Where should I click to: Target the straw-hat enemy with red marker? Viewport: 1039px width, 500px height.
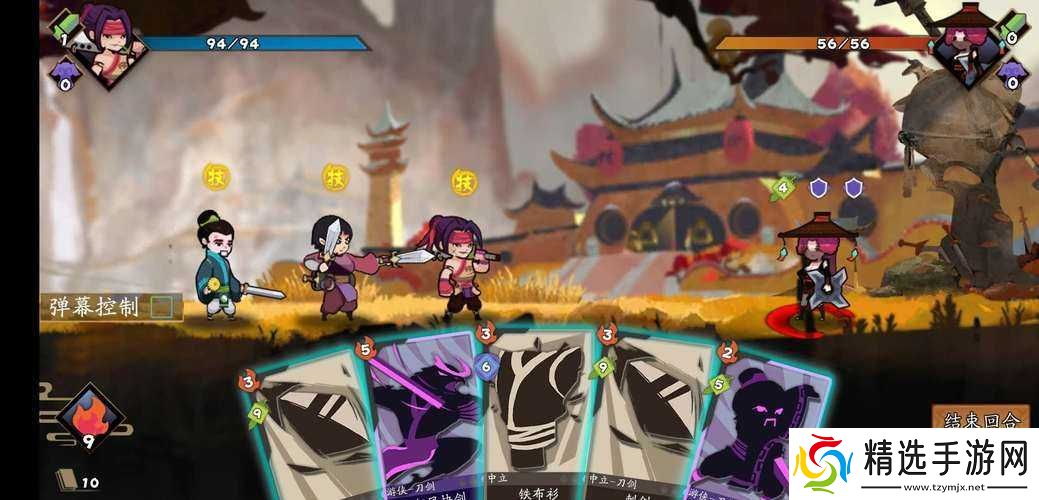coord(812,270)
